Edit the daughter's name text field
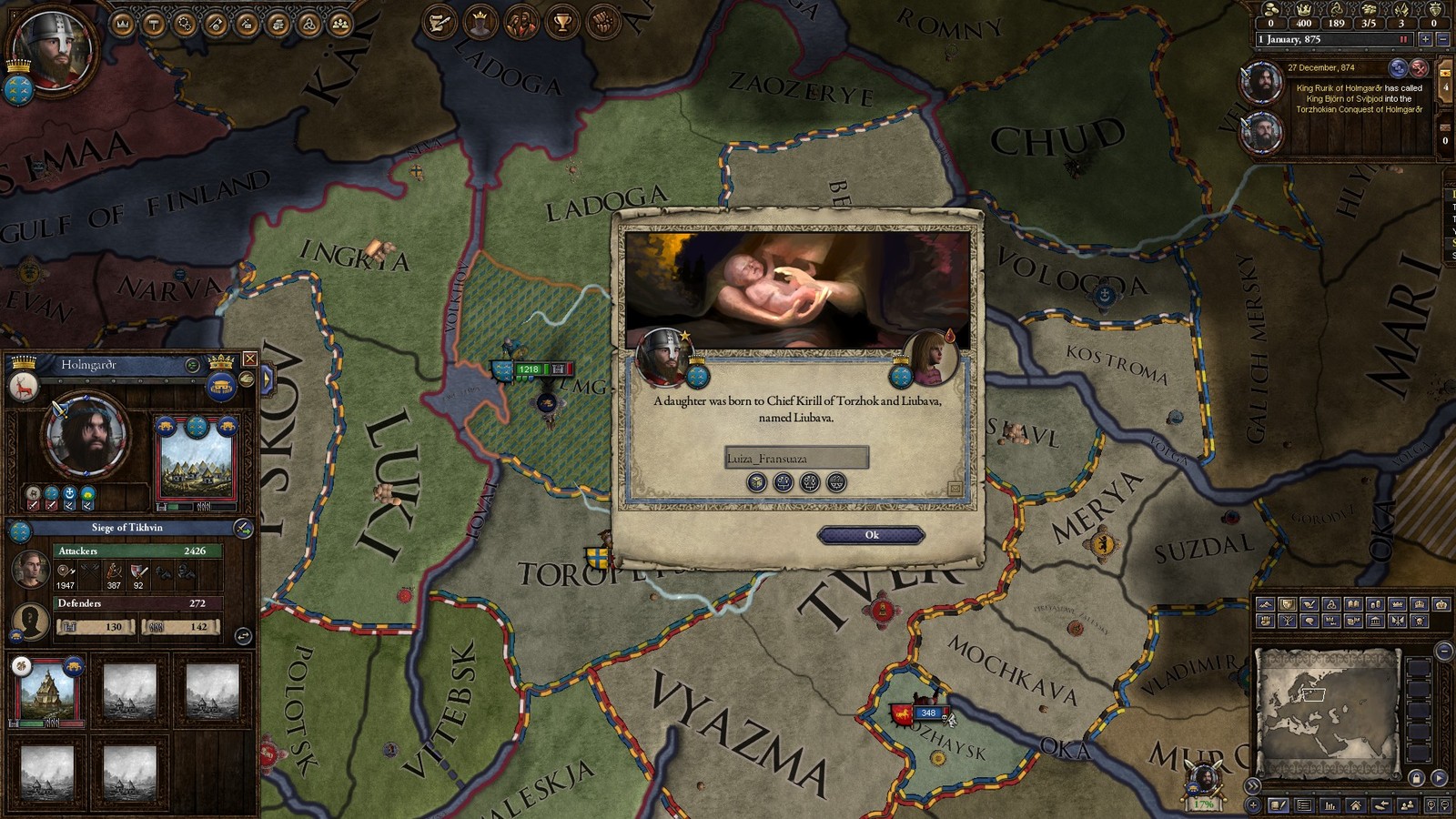1456x819 pixels. coord(796,458)
